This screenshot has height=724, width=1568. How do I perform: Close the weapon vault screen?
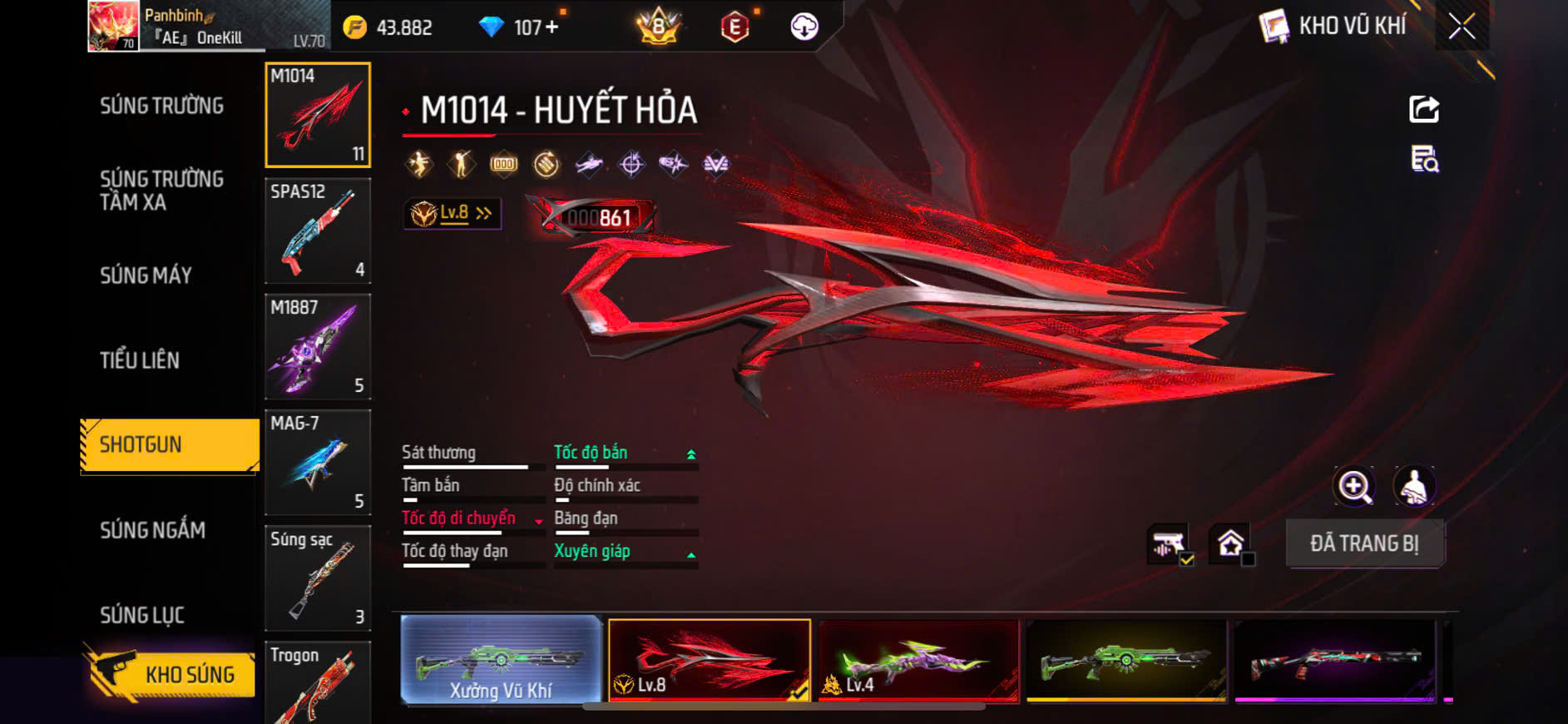click(x=1462, y=27)
